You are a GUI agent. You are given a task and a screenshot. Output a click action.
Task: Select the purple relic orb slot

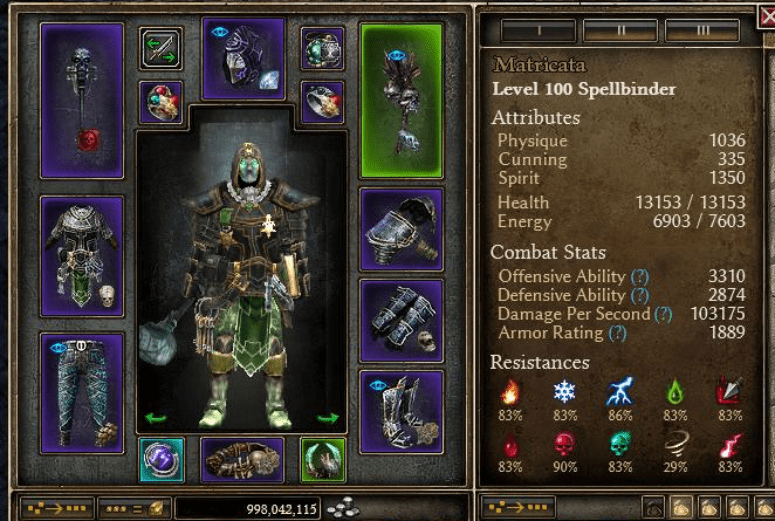click(161, 460)
